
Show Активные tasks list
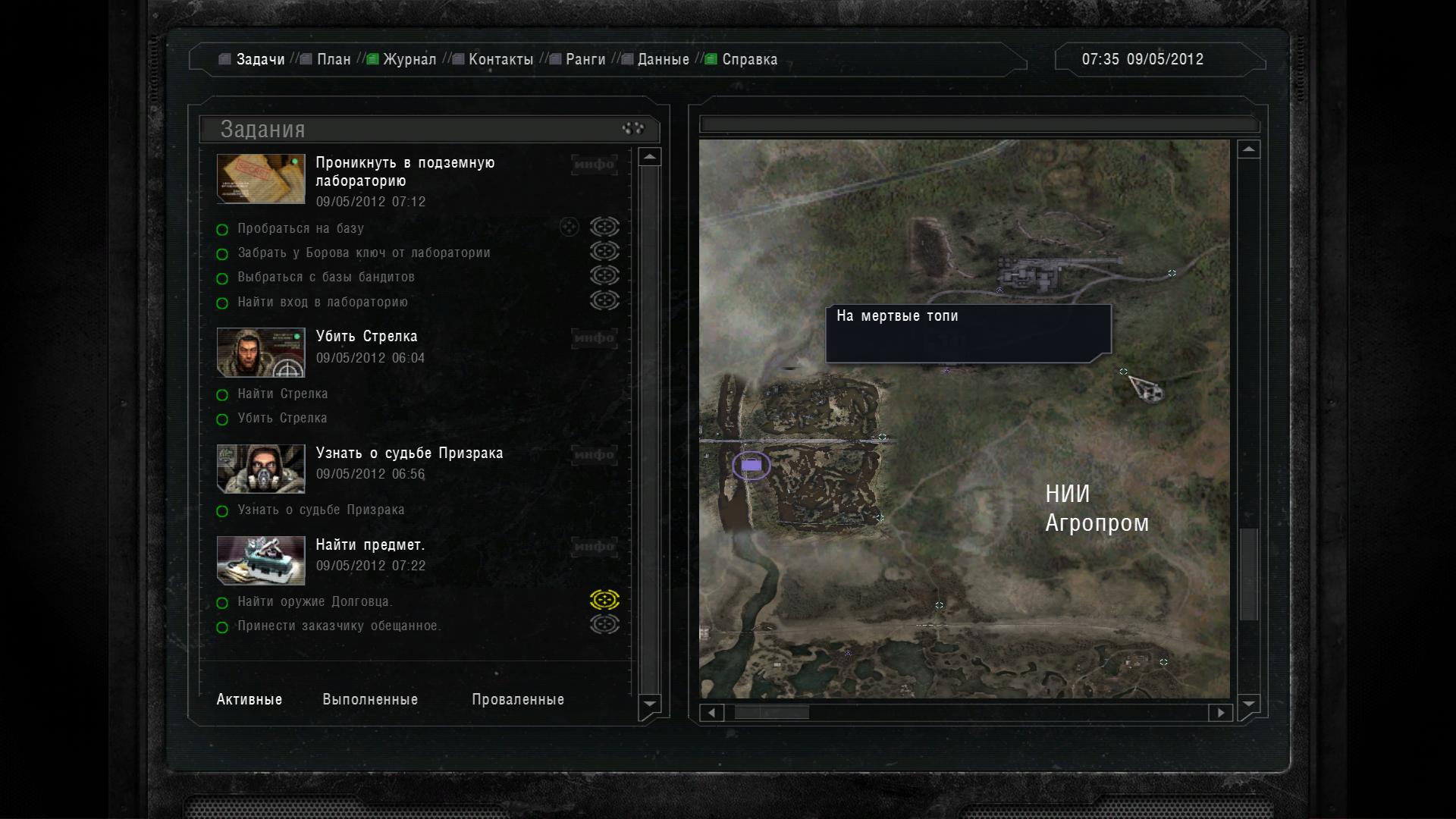pos(249,699)
